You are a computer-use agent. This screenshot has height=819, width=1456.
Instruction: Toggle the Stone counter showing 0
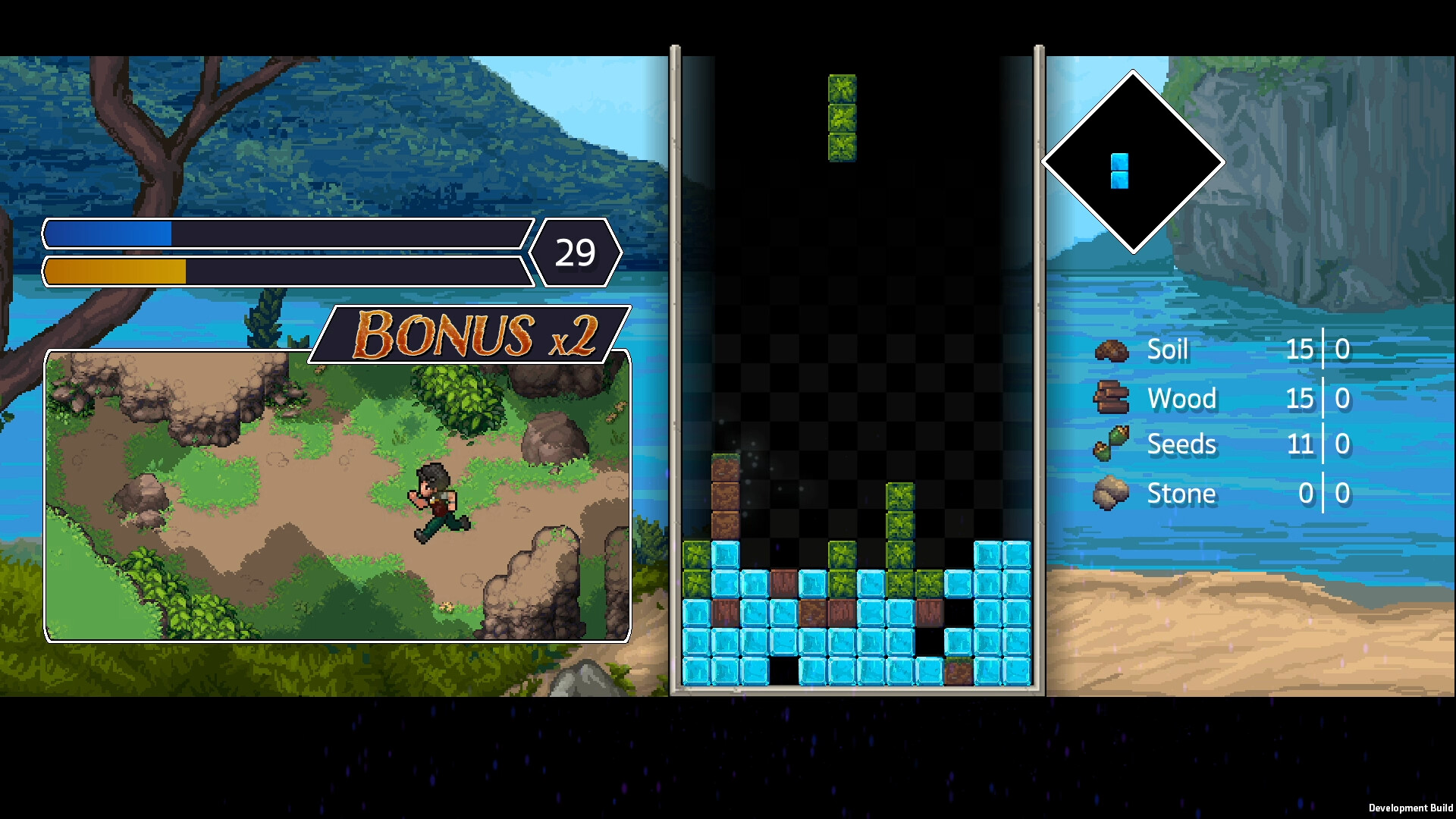point(1306,493)
